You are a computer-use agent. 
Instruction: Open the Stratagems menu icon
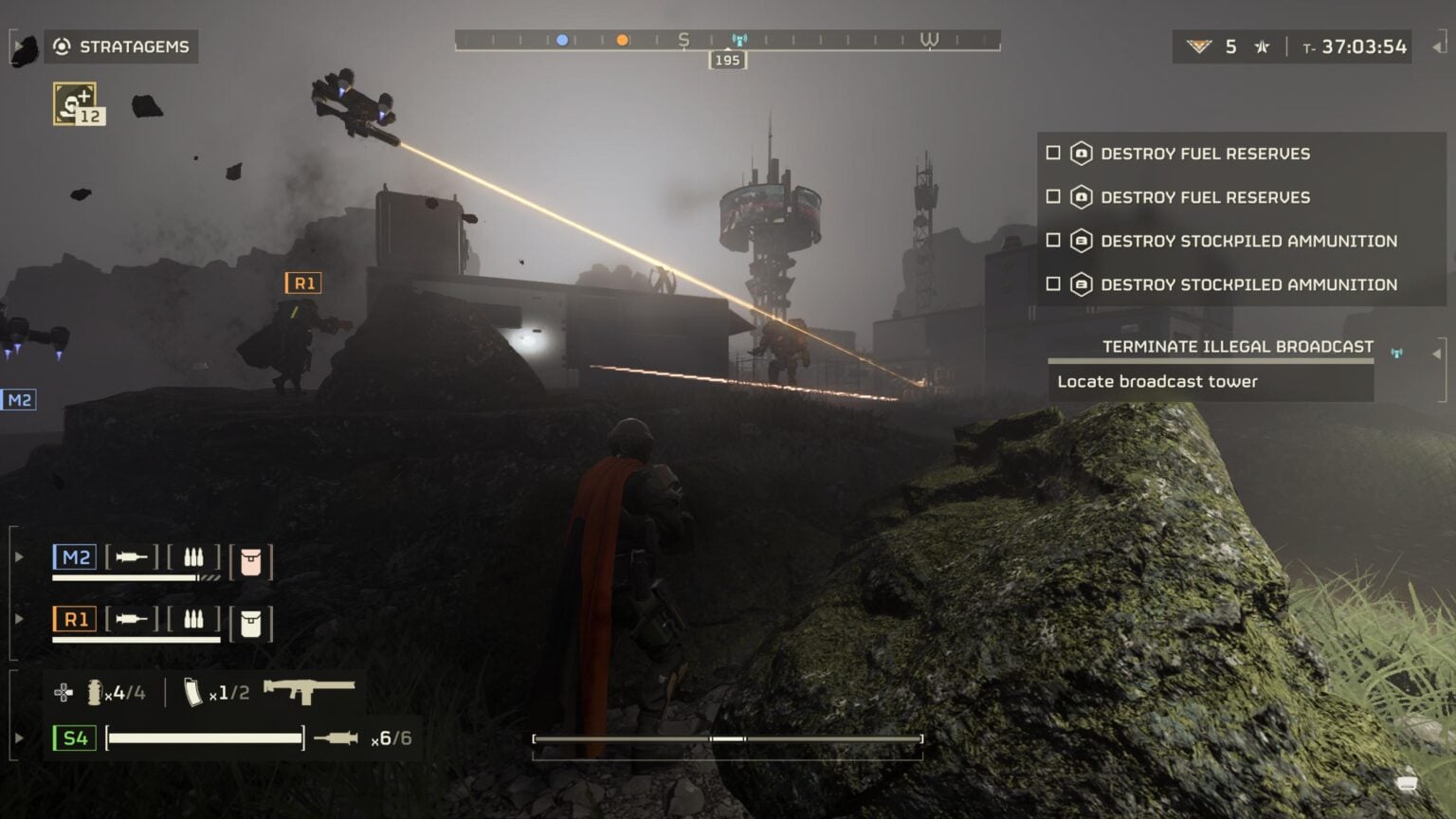coord(63,45)
